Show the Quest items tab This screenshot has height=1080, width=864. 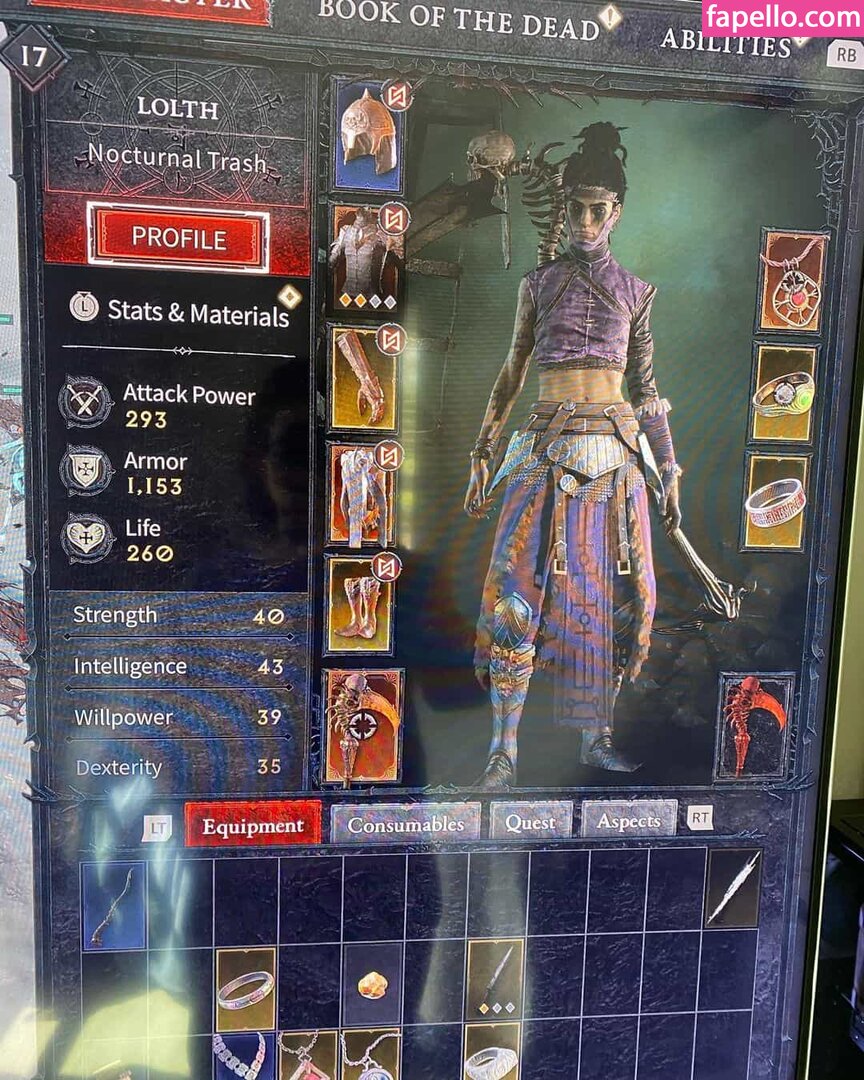click(530, 822)
